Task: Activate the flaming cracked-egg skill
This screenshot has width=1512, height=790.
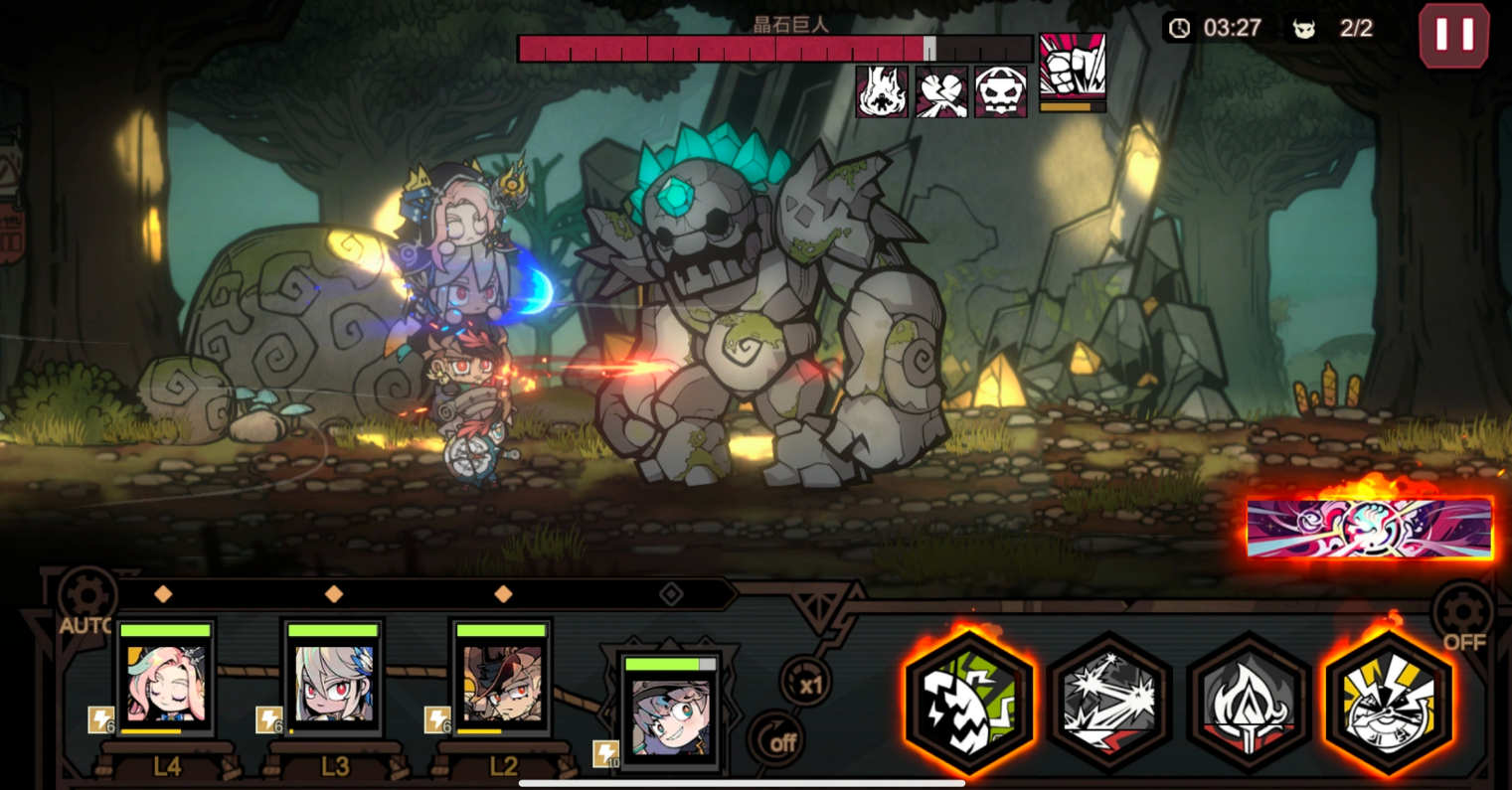Action: click(x=969, y=701)
